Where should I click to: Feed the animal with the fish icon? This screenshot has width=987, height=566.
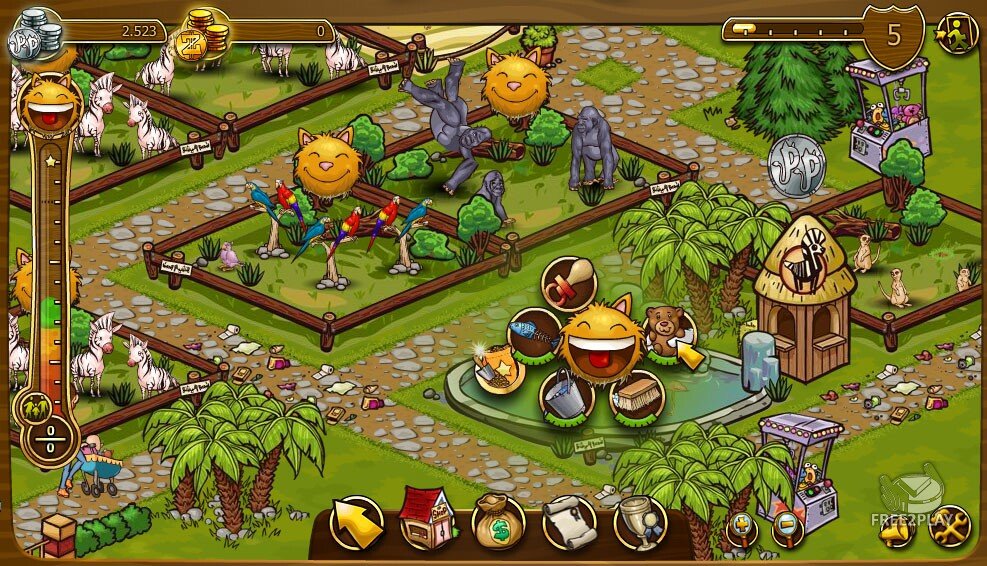pos(533,334)
